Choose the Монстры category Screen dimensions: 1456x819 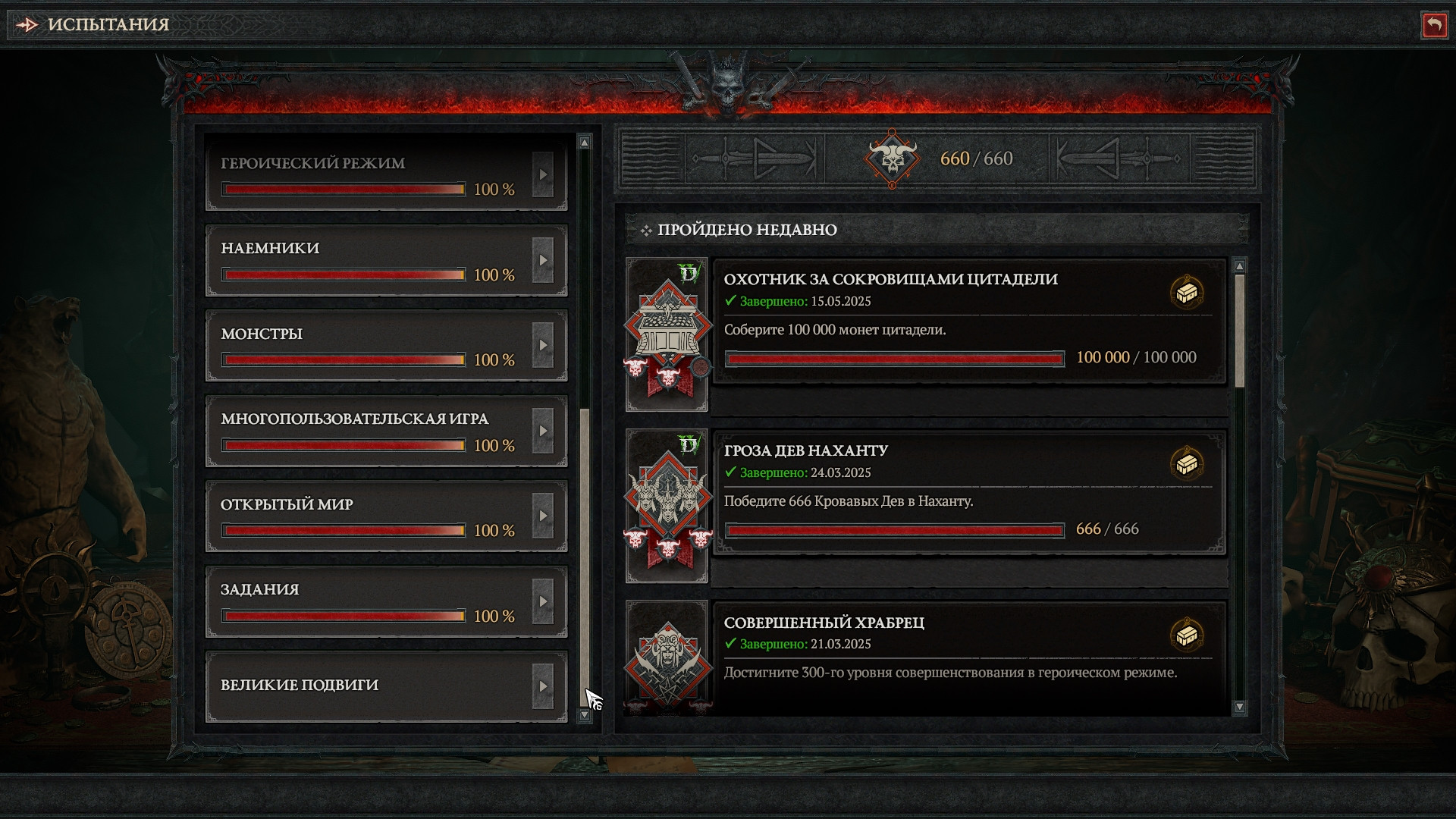pos(386,346)
